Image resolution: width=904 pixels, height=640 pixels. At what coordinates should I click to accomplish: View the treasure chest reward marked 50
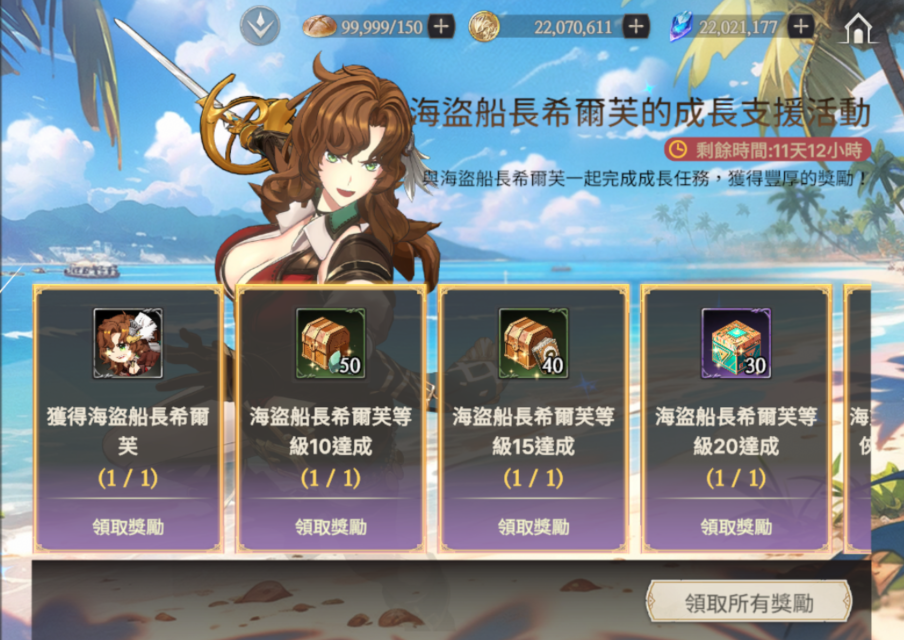(330, 343)
